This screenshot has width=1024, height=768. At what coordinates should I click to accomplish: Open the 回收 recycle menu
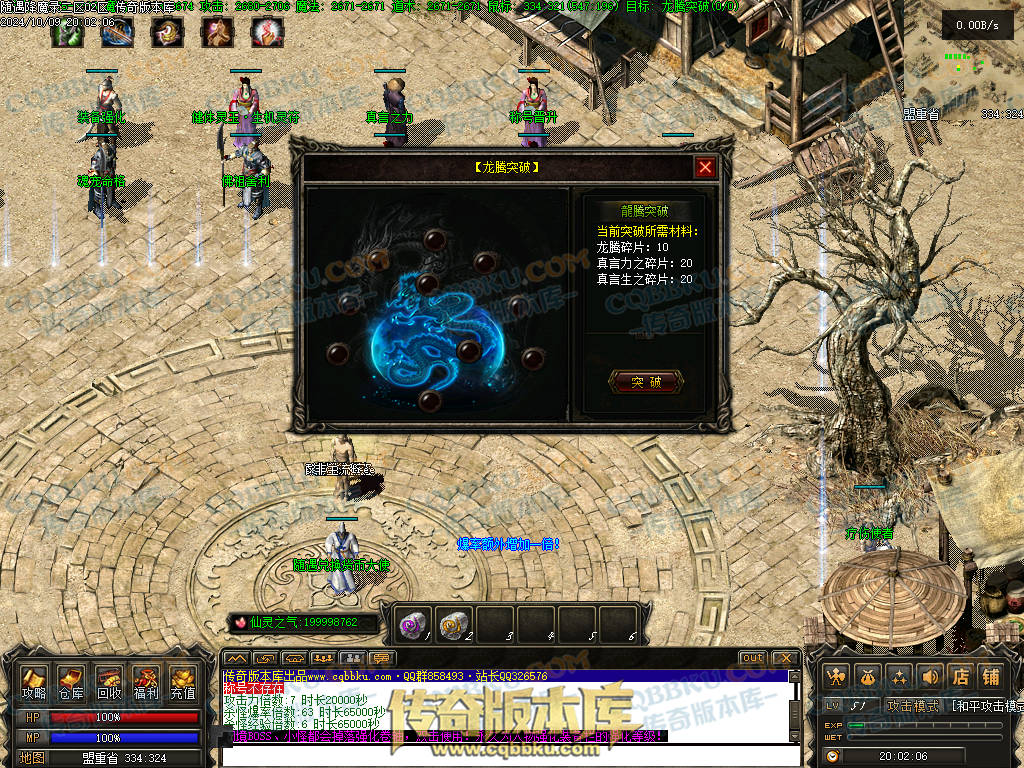point(108,682)
